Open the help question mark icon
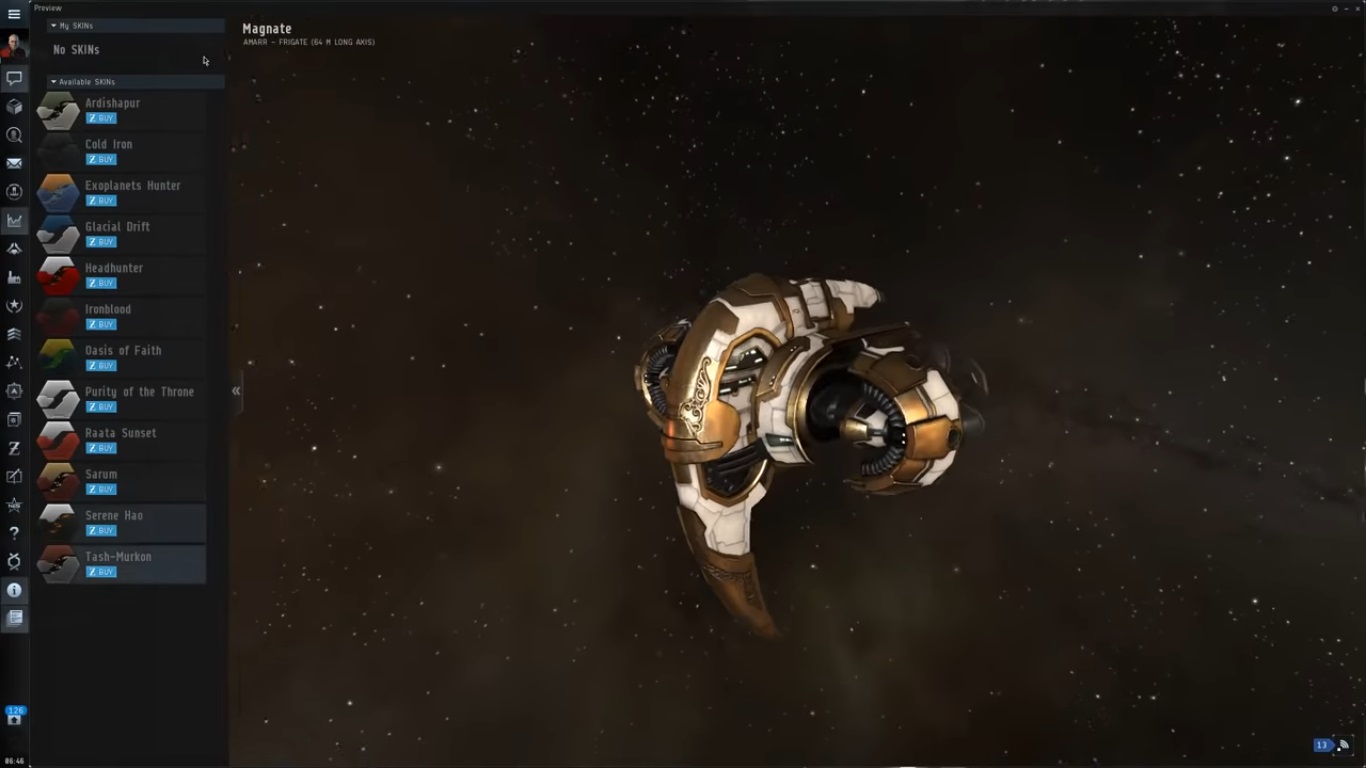This screenshot has width=1366, height=768. [14, 533]
